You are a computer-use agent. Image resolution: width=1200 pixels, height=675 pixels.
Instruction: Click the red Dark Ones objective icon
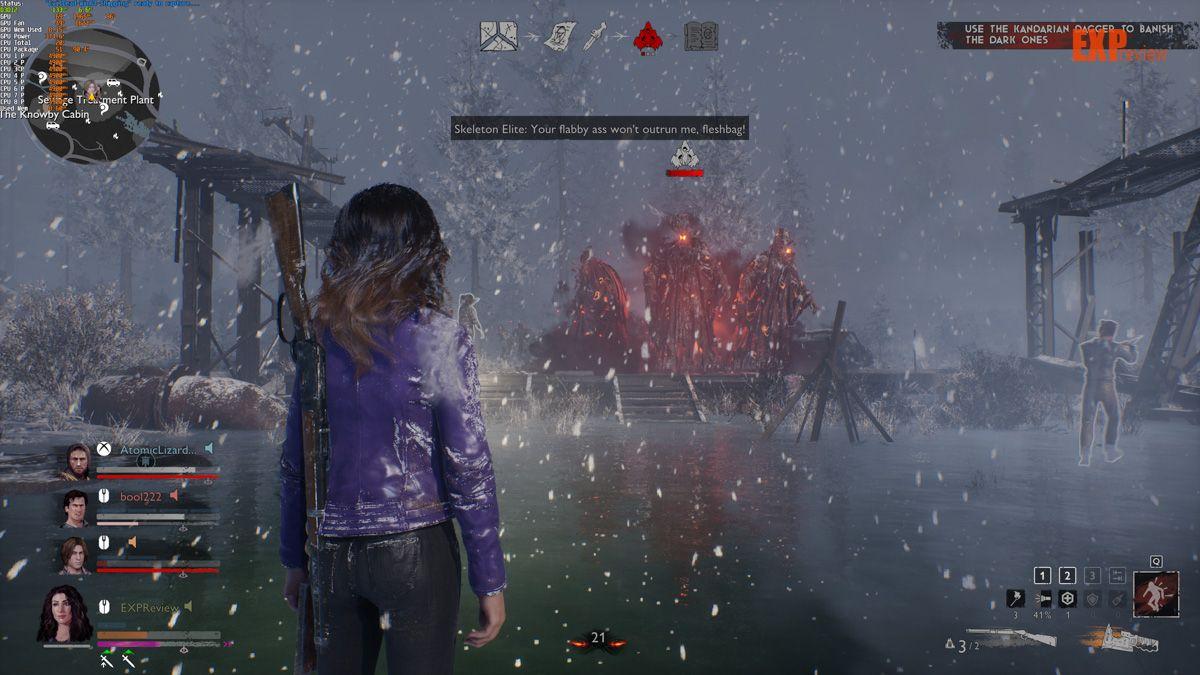tap(649, 37)
